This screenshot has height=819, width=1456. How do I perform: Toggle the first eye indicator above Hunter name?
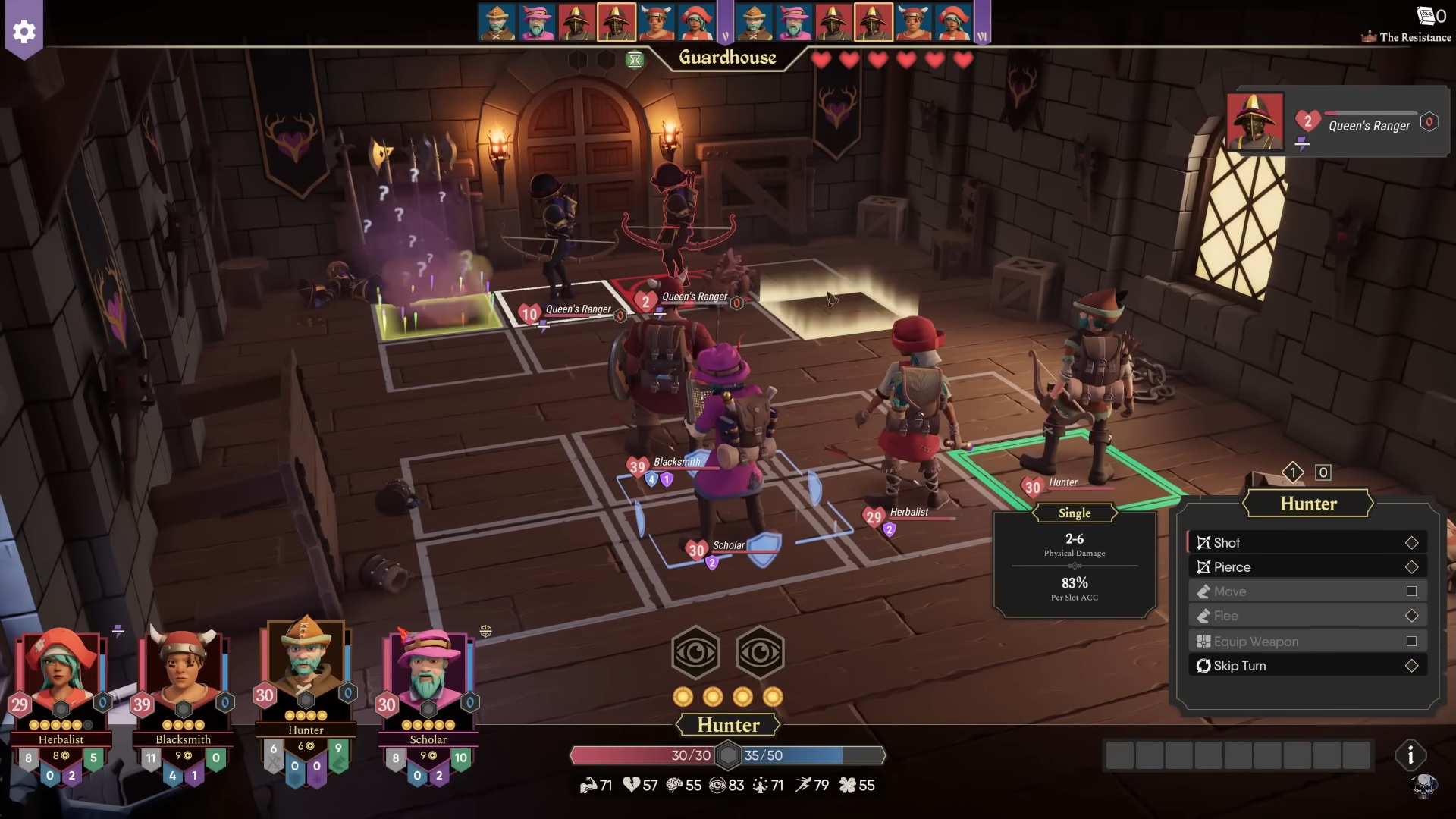tap(695, 652)
